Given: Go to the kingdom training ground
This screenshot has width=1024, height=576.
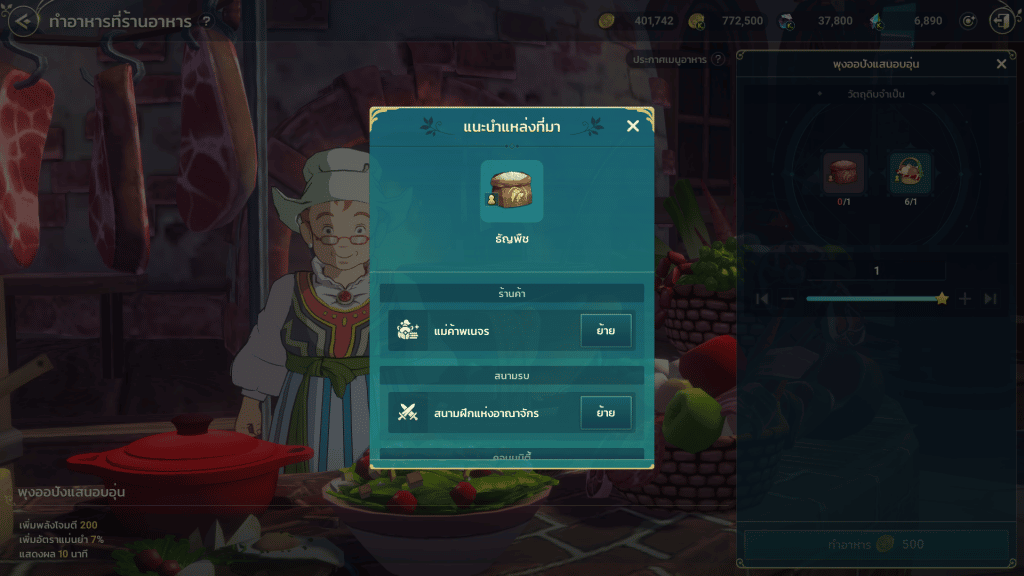Looking at the screenshot, I should (x=606, y=412).
